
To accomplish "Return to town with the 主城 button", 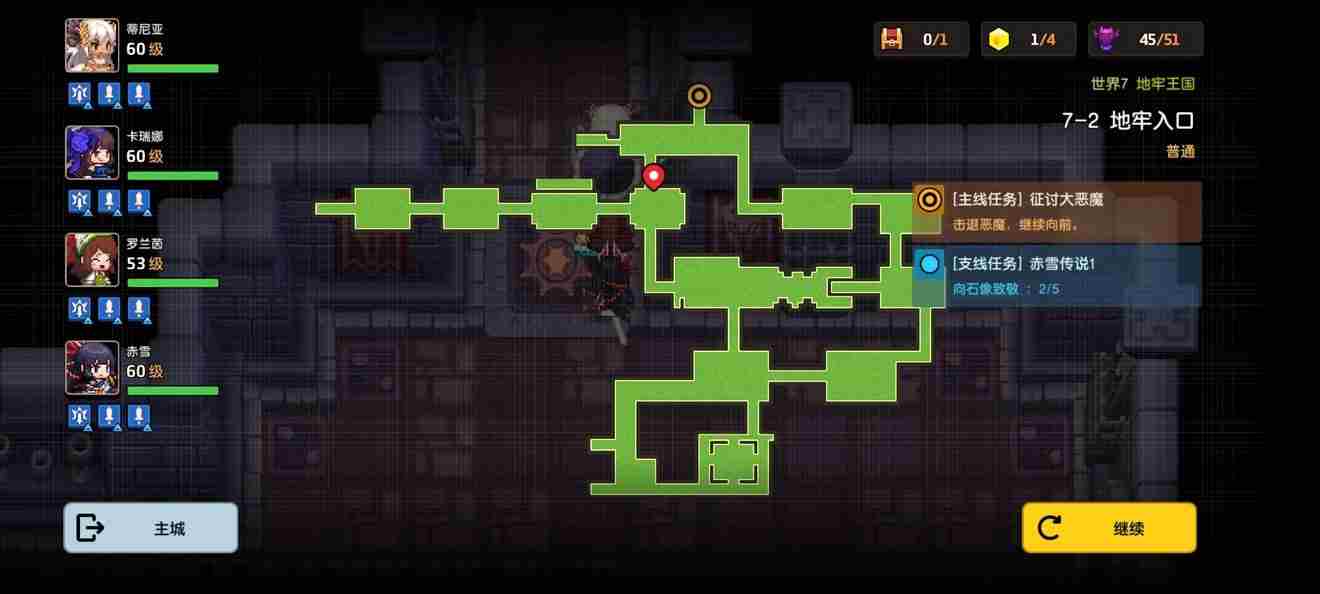I will 151,528.
